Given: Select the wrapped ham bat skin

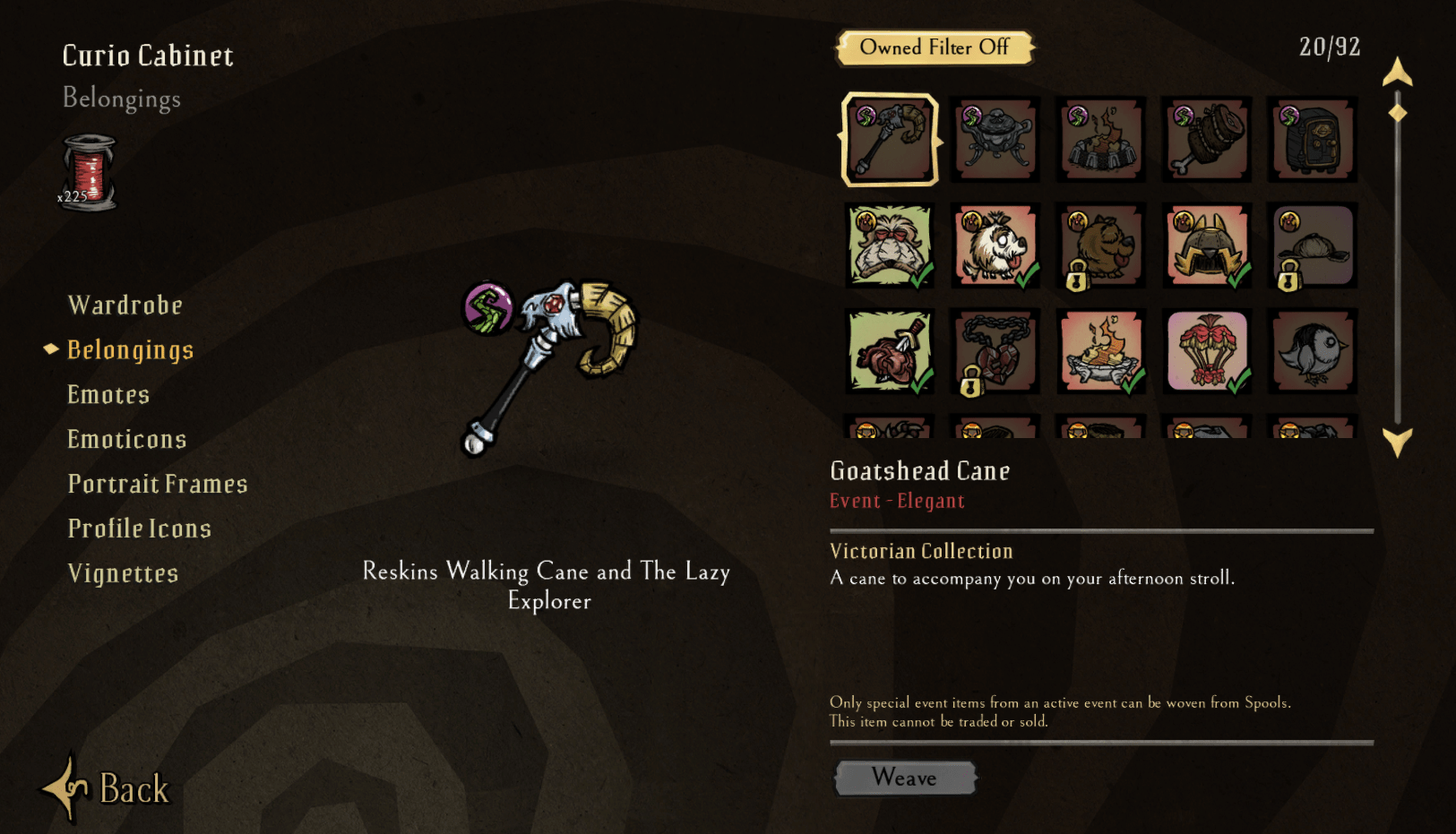Looking at the screenshot, I should coord(1206,140).
